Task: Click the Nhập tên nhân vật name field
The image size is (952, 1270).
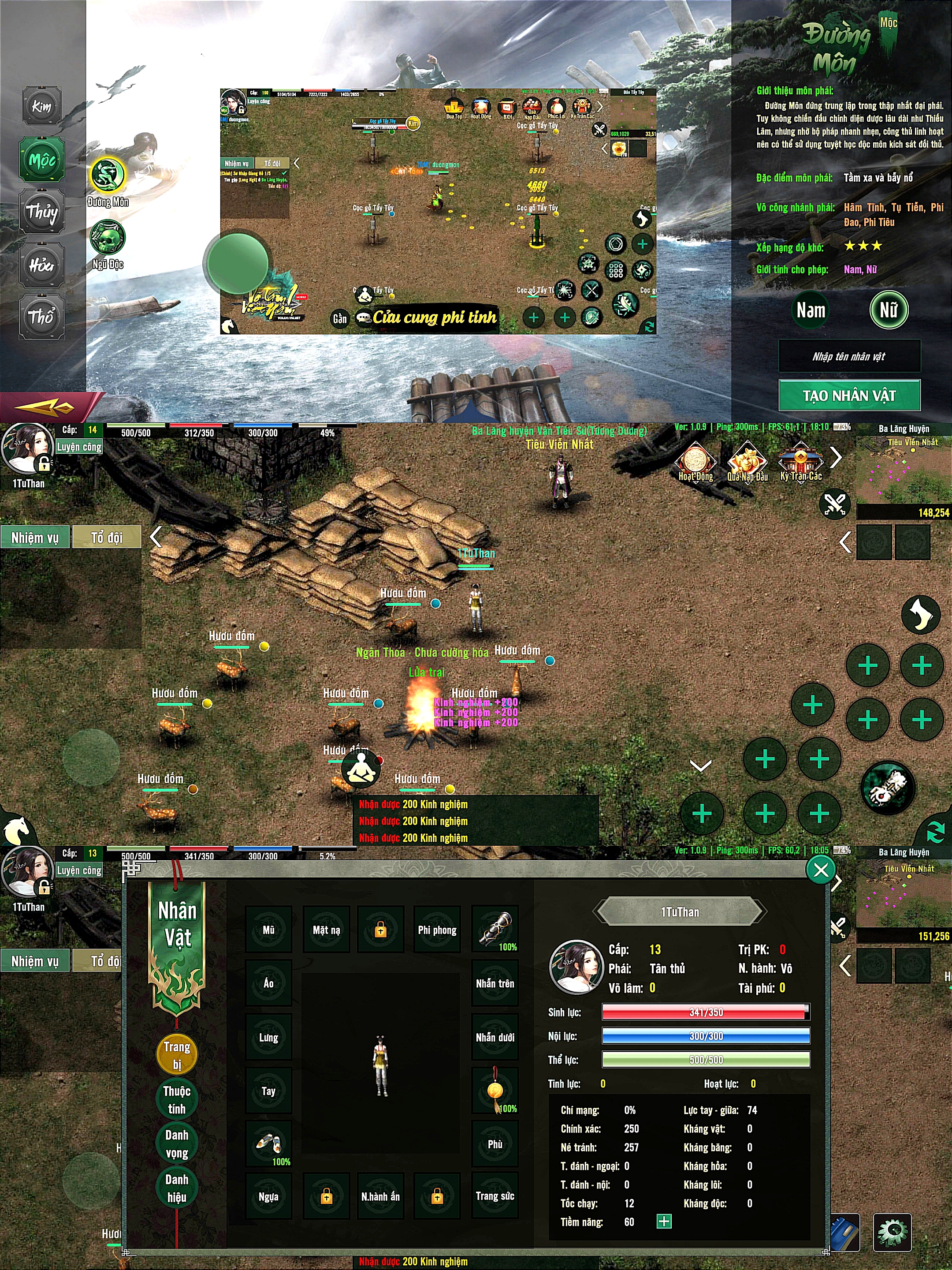Action: pyautogui.click(x=849, y=357)
